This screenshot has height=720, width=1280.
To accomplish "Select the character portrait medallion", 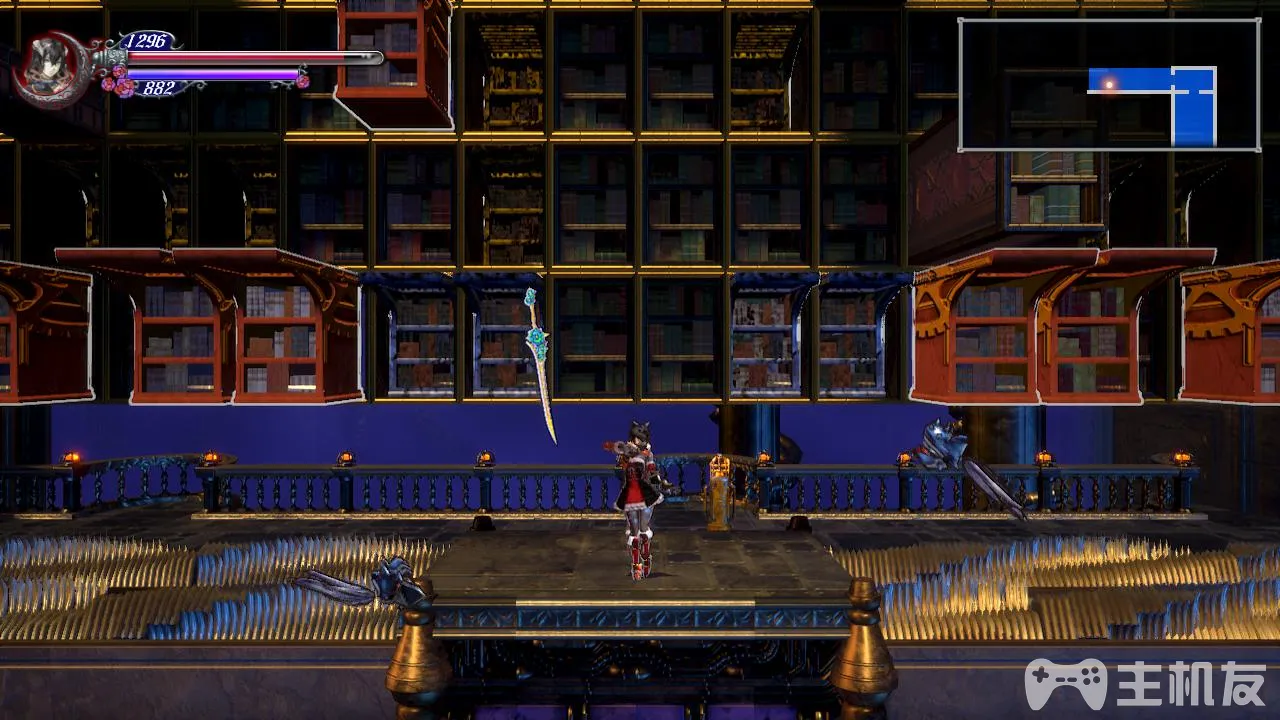I will [50, 66].
